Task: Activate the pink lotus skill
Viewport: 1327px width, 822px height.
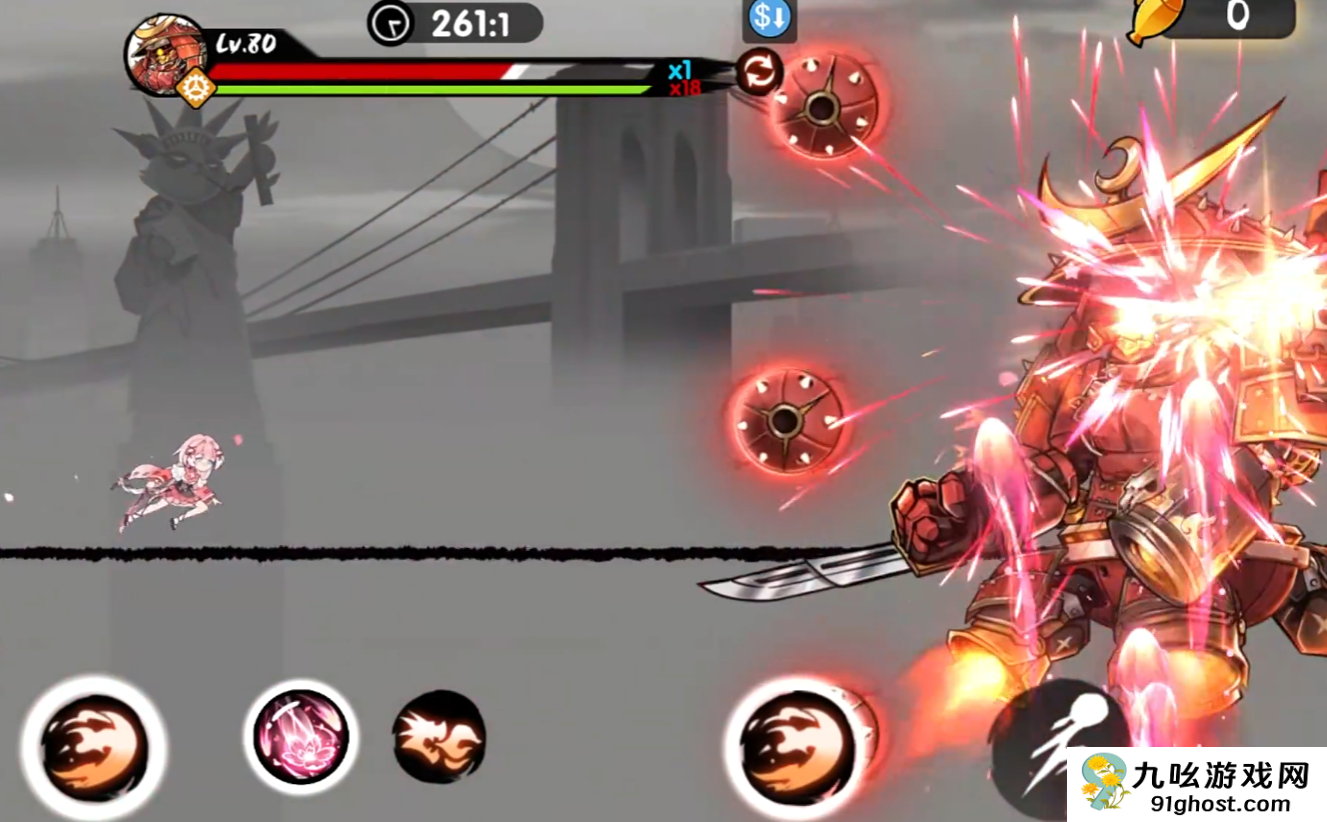Action: tap(300, 736)
